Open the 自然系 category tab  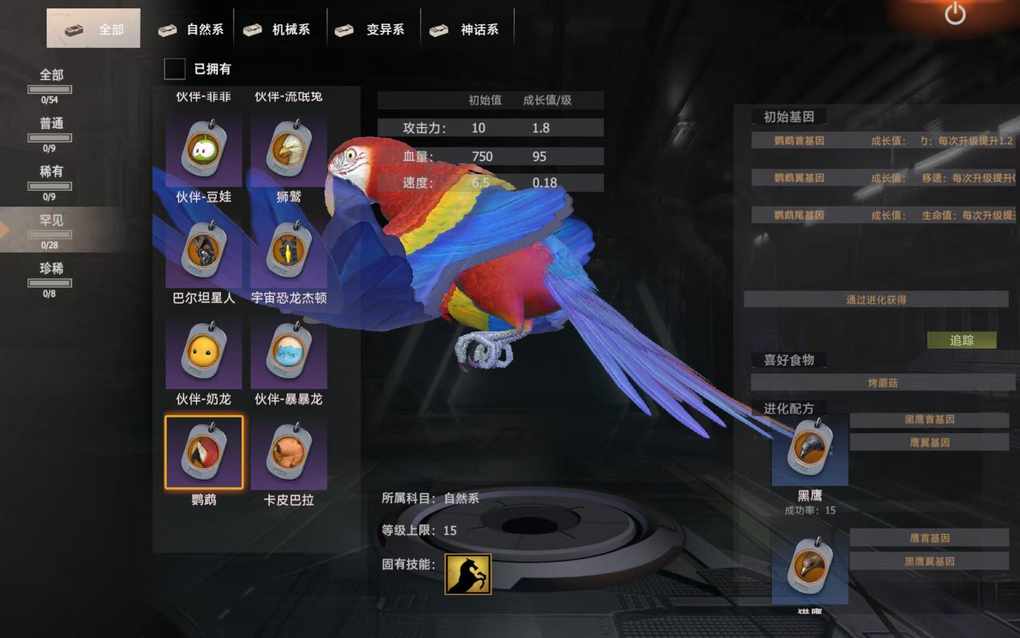[192, 29]
